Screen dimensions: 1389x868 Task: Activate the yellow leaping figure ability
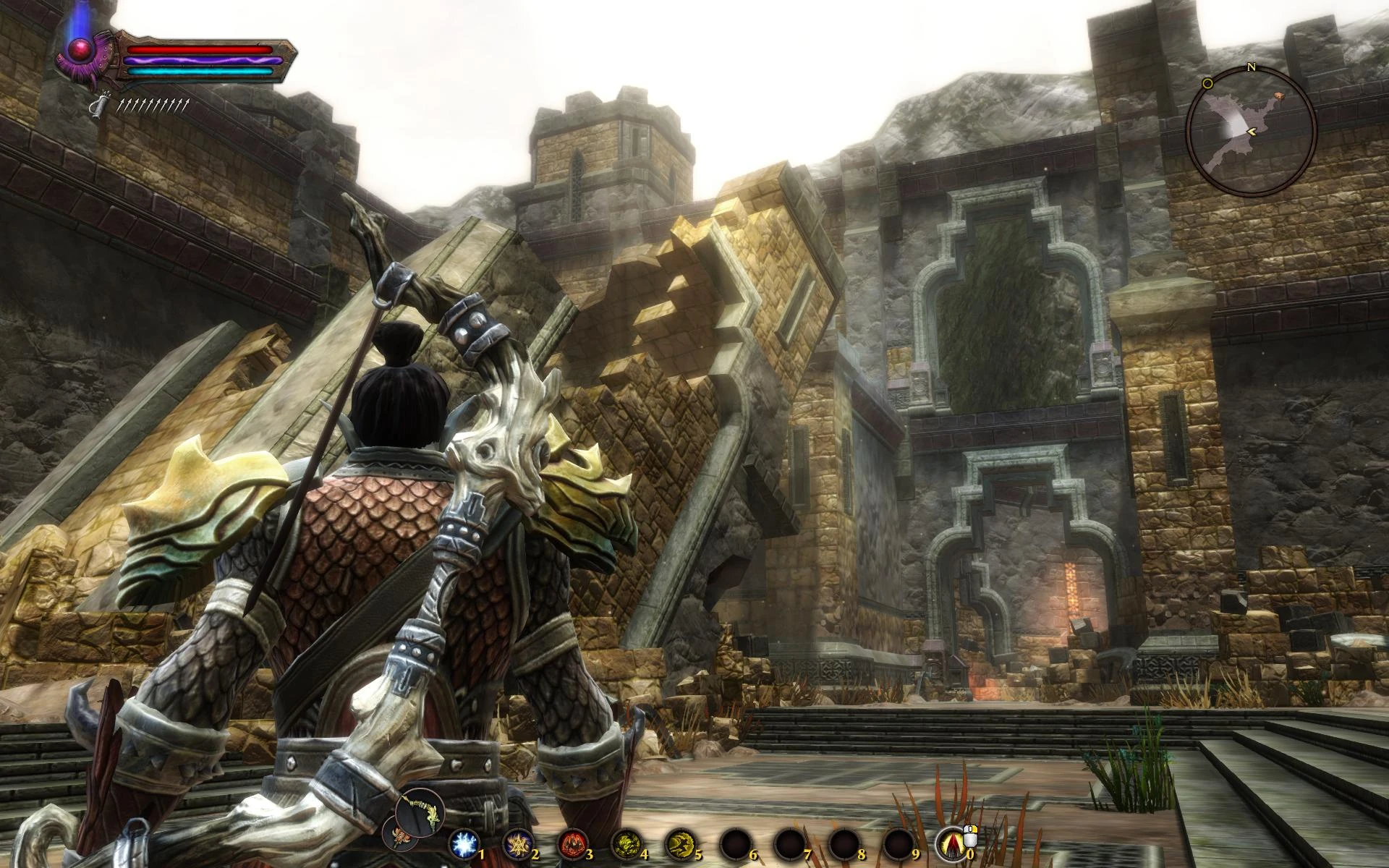tap(680, 844)
